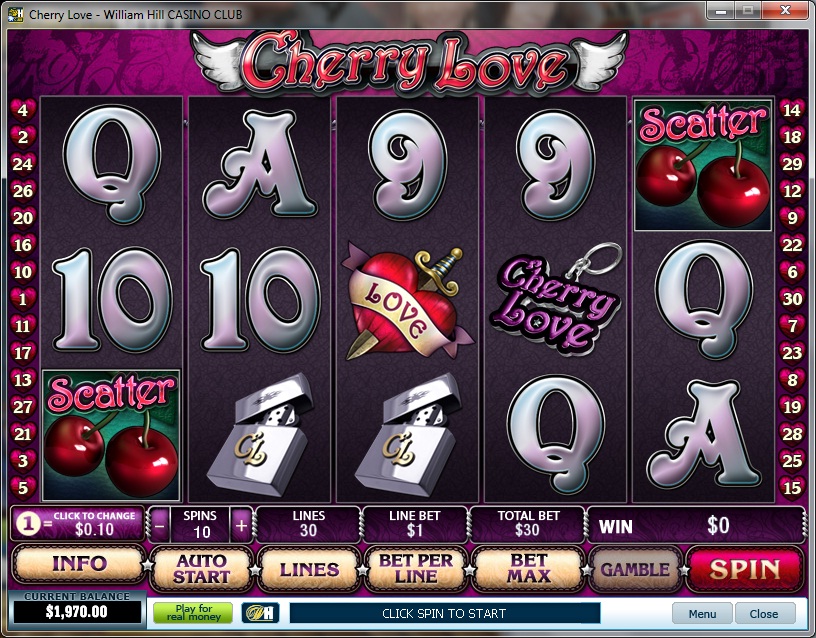Select payline 14 heart marker
Viewport: 816px width, 638px height.
(792, 110)
